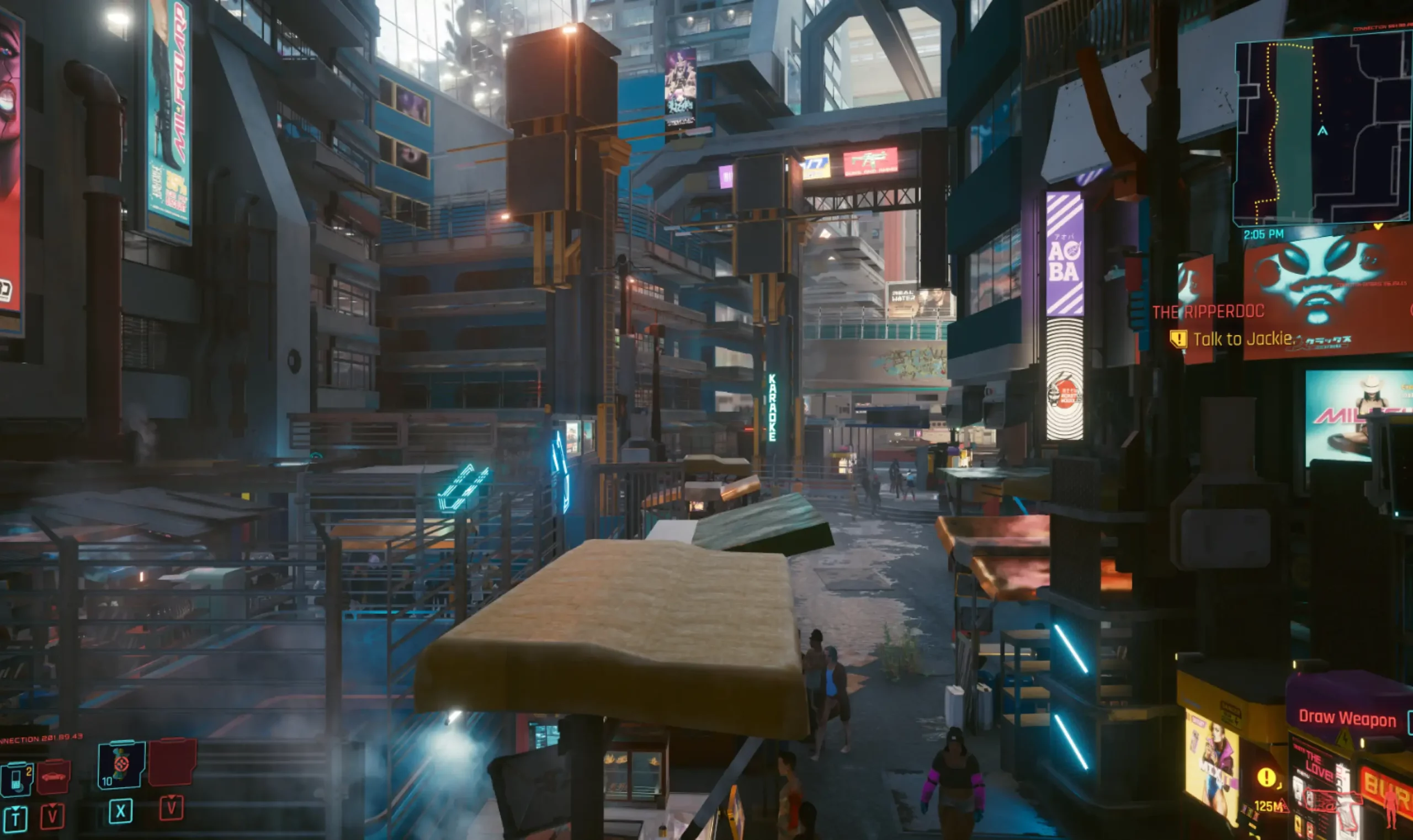Select the Talk to Jackie objective
The width and height of the screenshot is (1413, 840).
pos(1243,339)
